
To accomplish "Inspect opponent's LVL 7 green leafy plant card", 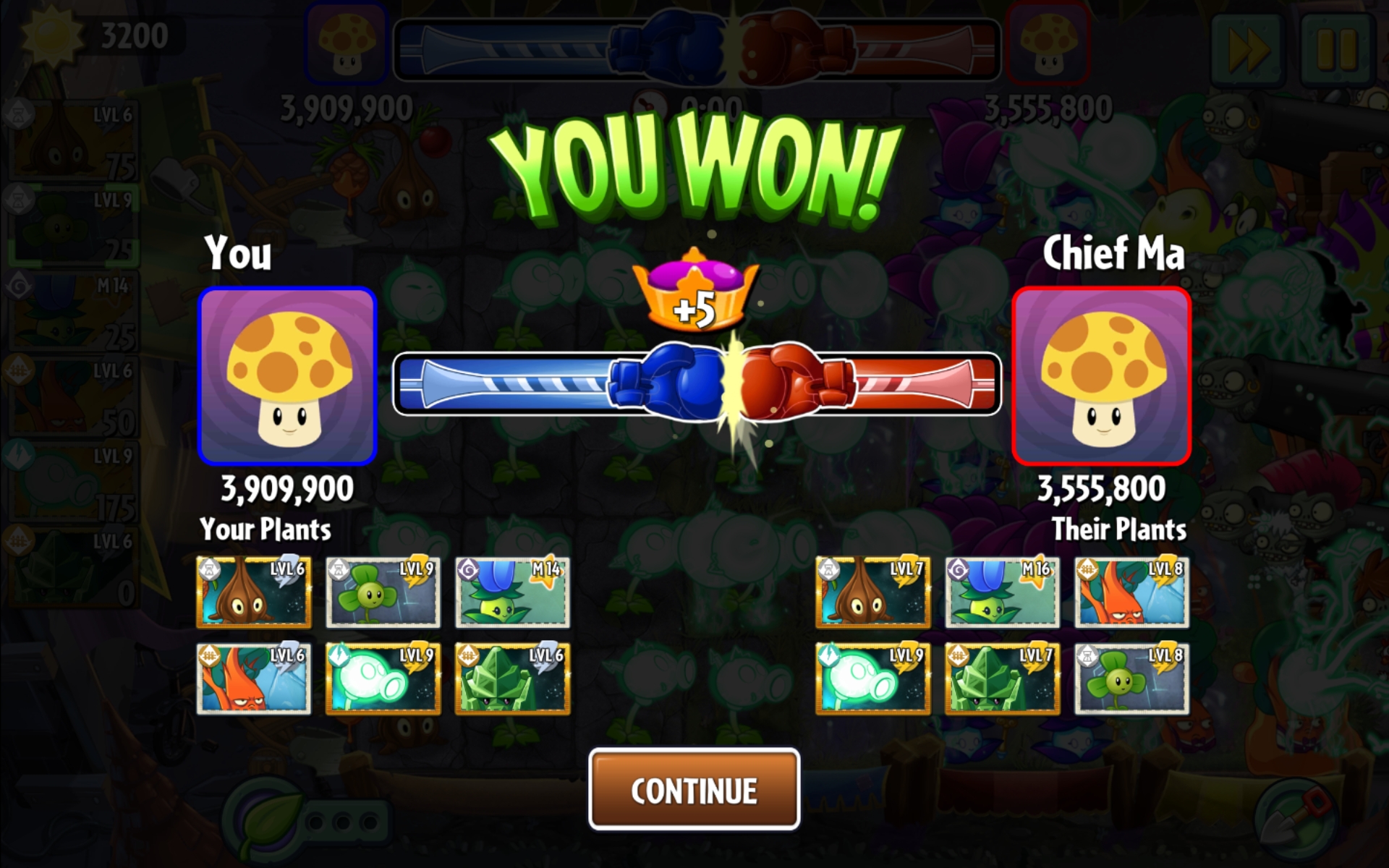I will 1002,678.
